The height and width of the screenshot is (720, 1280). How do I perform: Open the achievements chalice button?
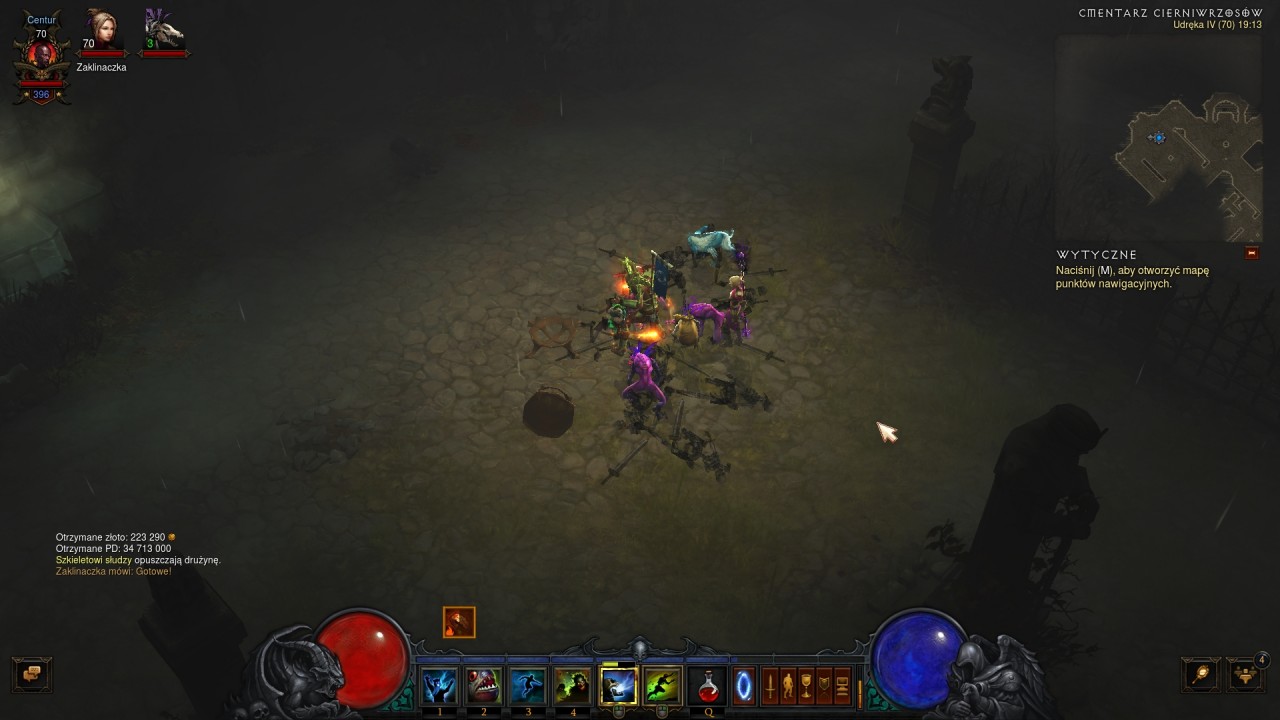coord(806,687)
